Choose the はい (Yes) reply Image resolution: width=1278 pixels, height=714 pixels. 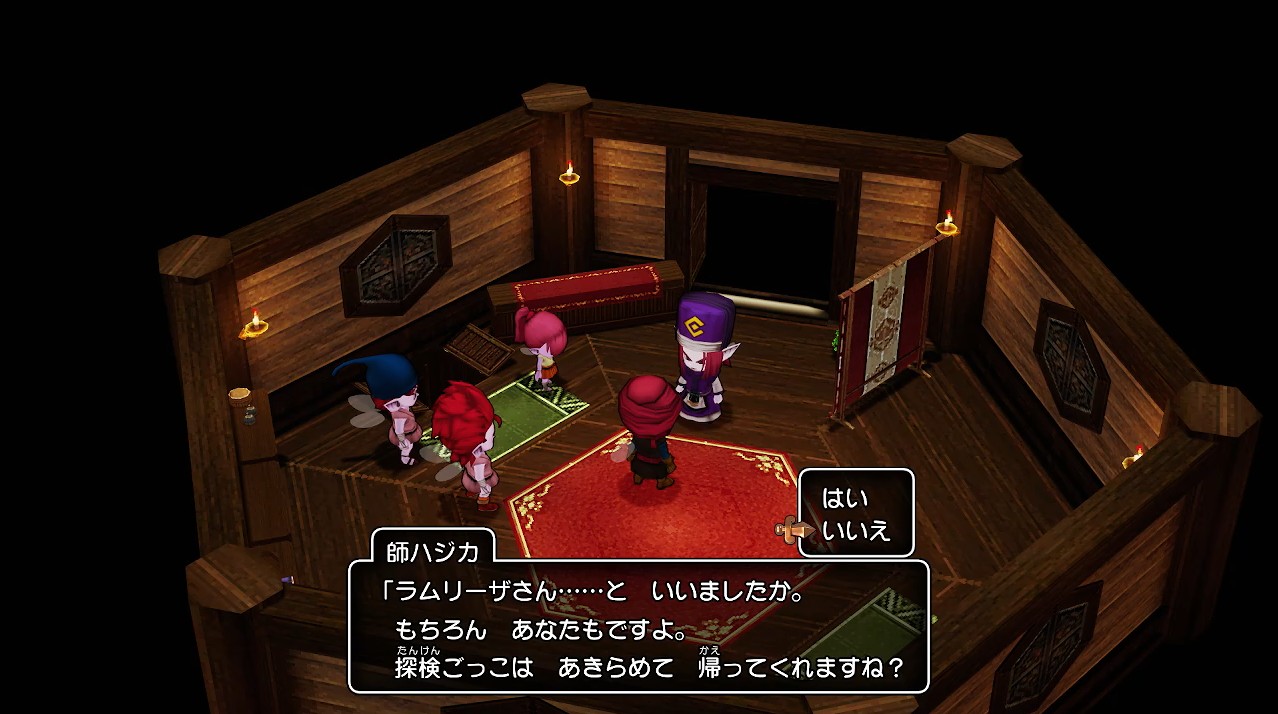[x=845, y=498]
